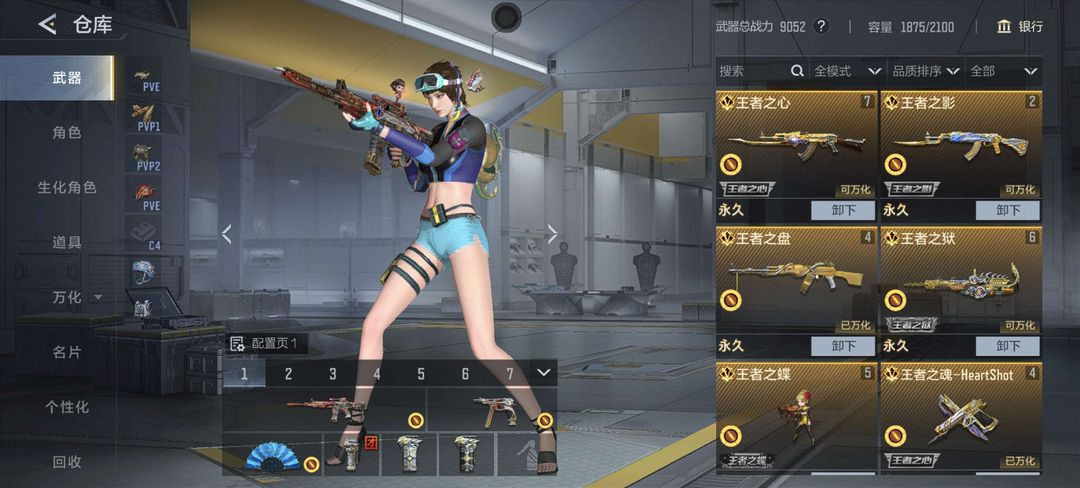Expand the 万化 category
The width and height of the screenshot is (1080, 488).
77,297
